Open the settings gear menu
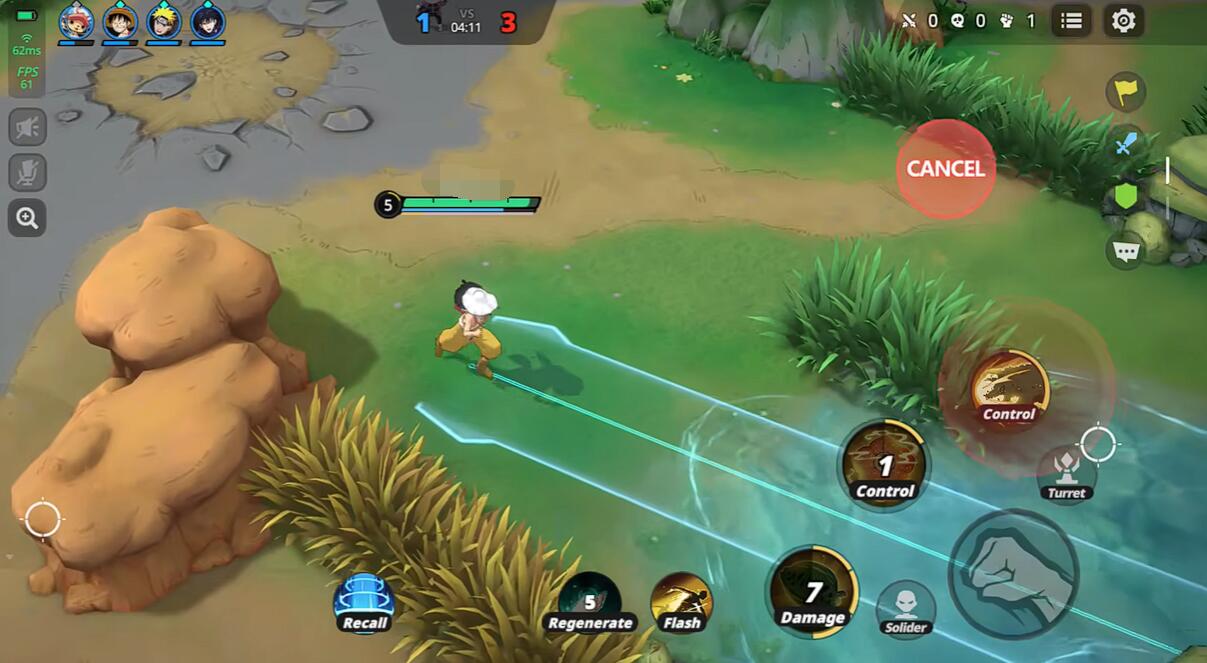Viewport: 1207px width, 663px height. [x=1124, y=21]
